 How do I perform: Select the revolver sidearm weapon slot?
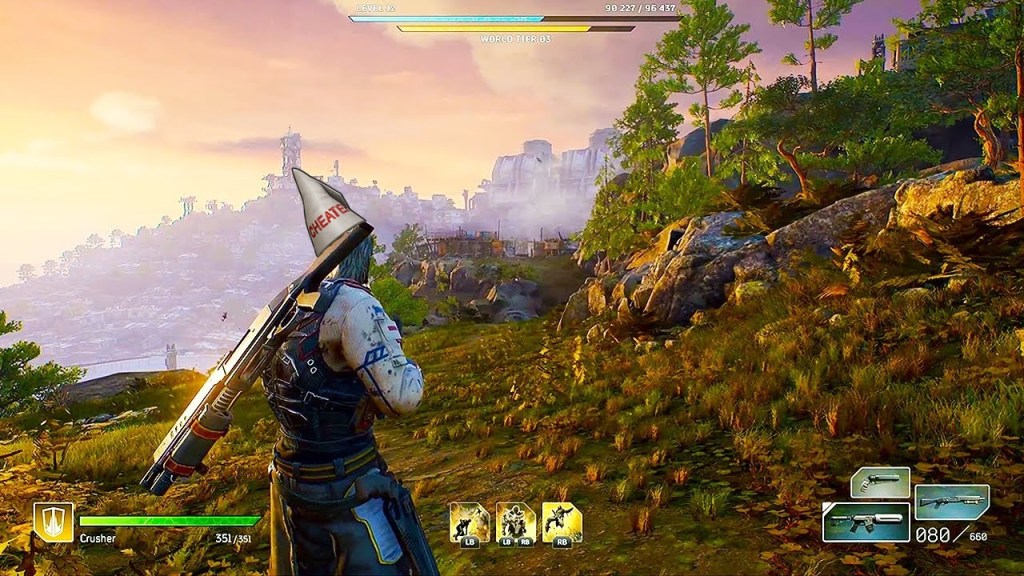tap(880, 482)
